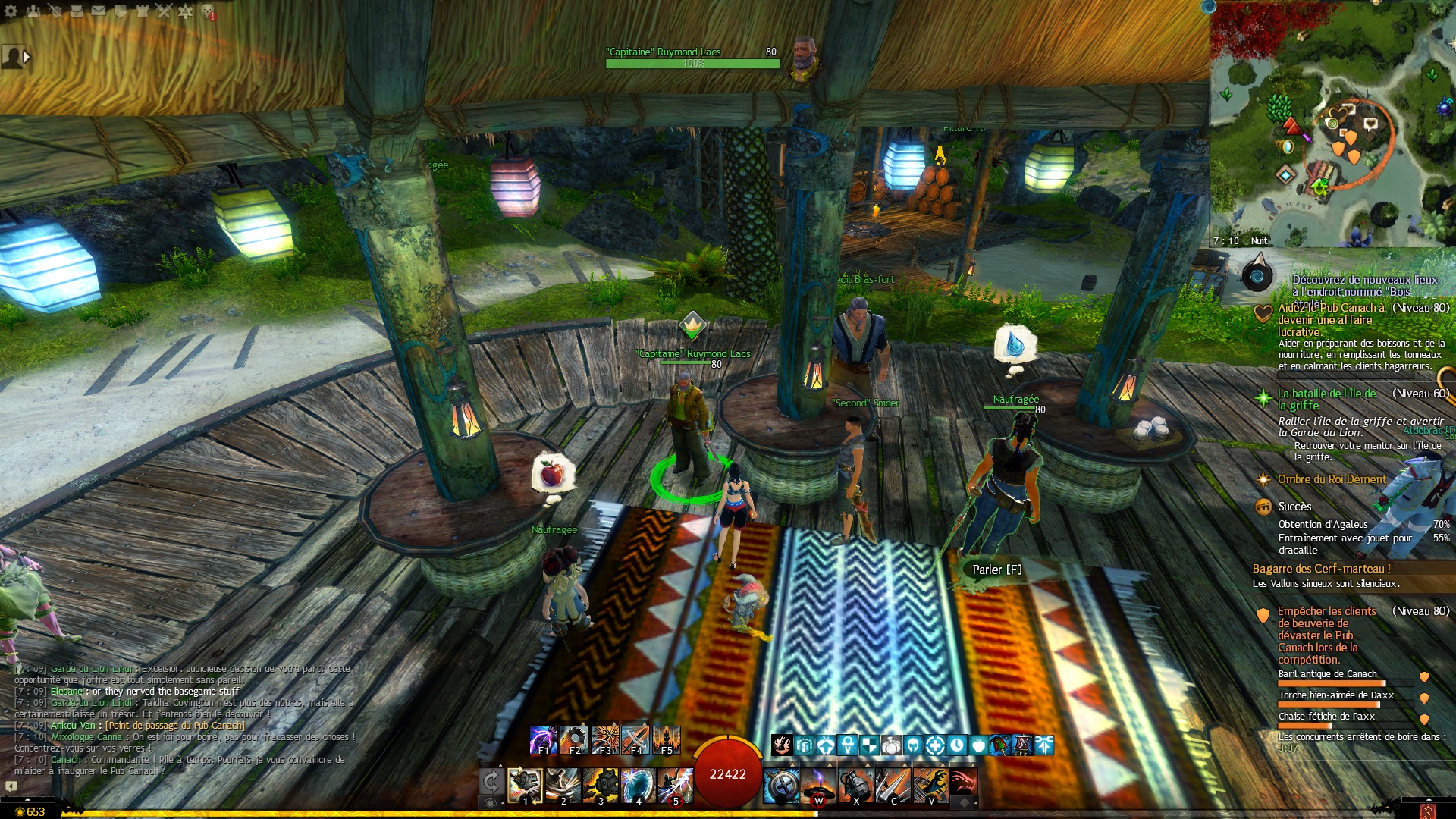Activate the F2 sawblade skill
The height and width of the screenshot is (819, 1456).
click(574, 740)
